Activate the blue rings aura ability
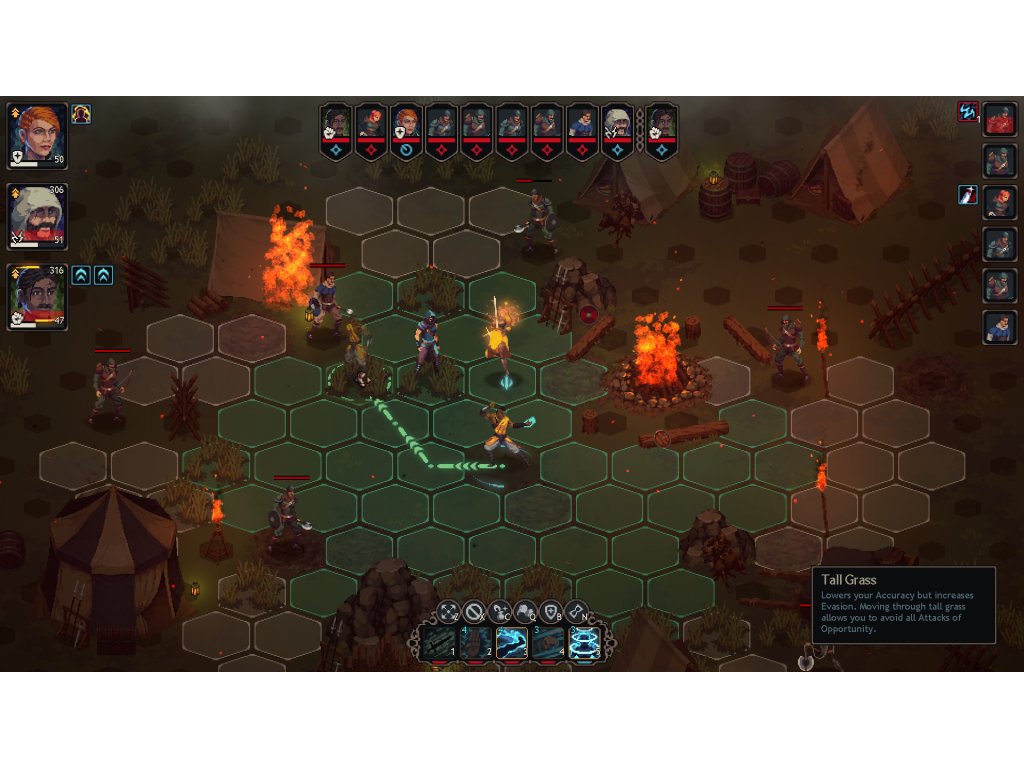1024x768 pixels. click(x=585, y=643)
